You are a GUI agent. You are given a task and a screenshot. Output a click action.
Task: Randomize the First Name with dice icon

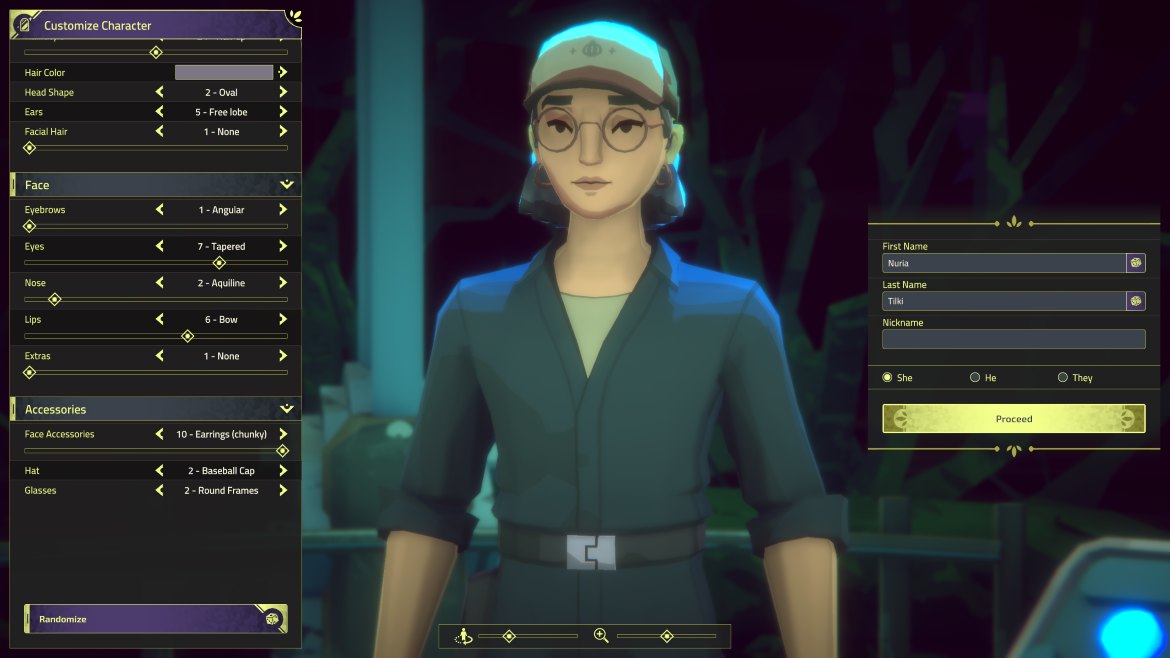1136,263
